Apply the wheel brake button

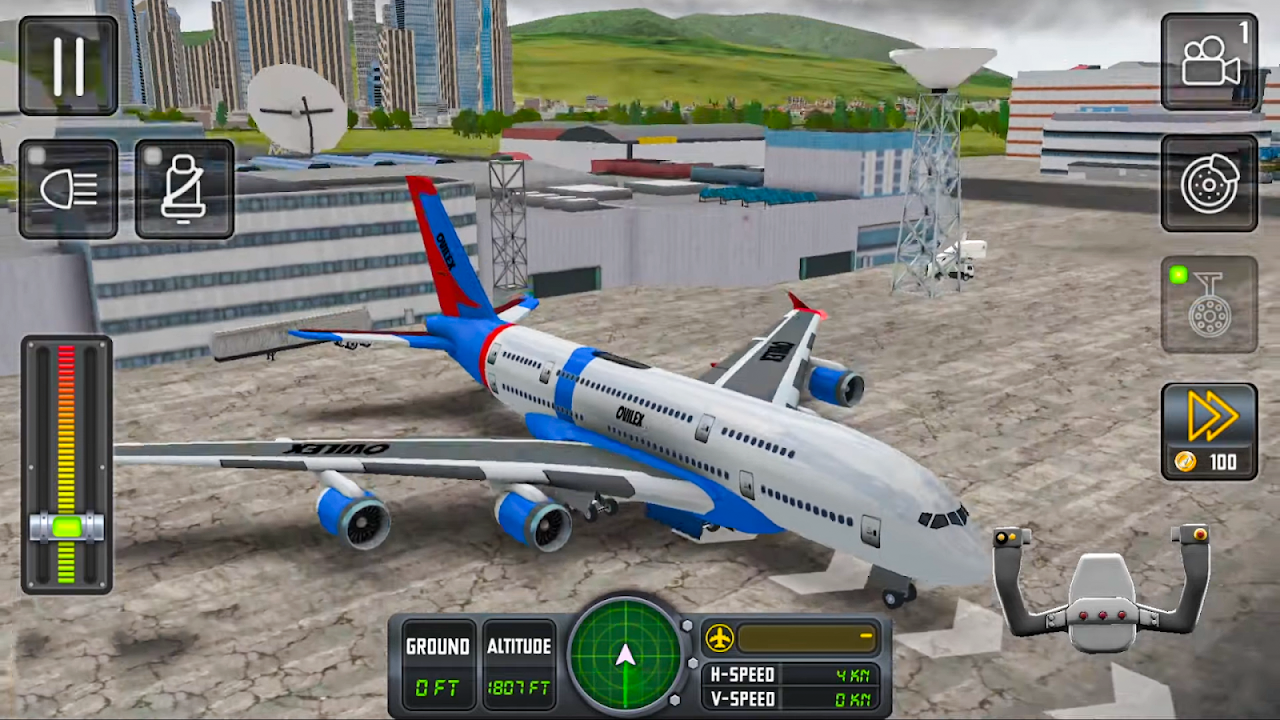click(x=1209, y=184)
